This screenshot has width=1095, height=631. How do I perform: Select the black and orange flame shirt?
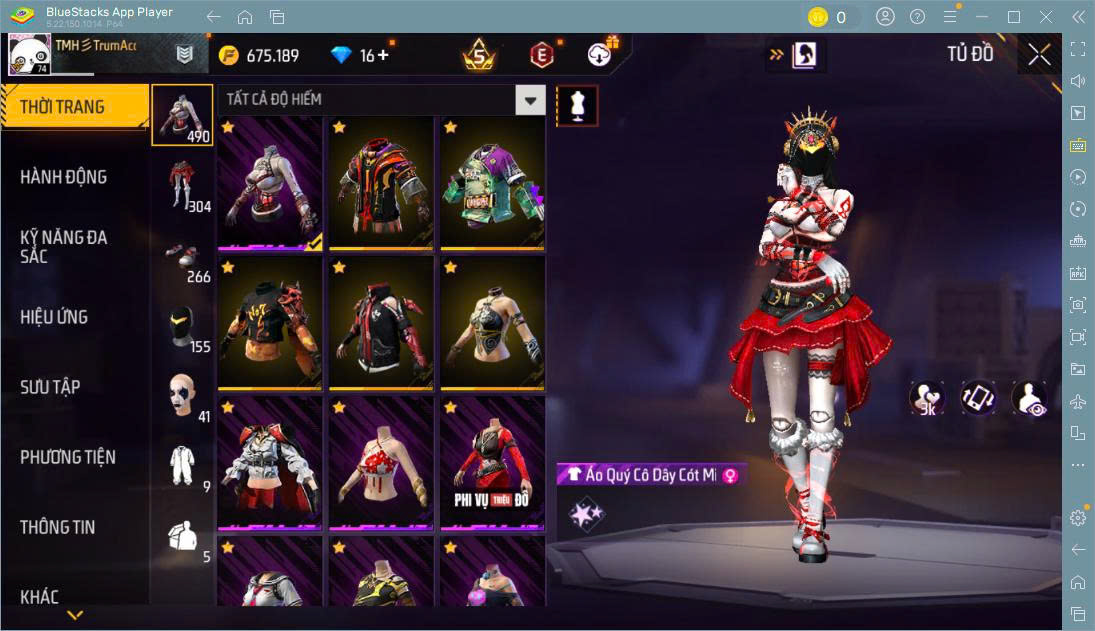[x=270, y=322]
